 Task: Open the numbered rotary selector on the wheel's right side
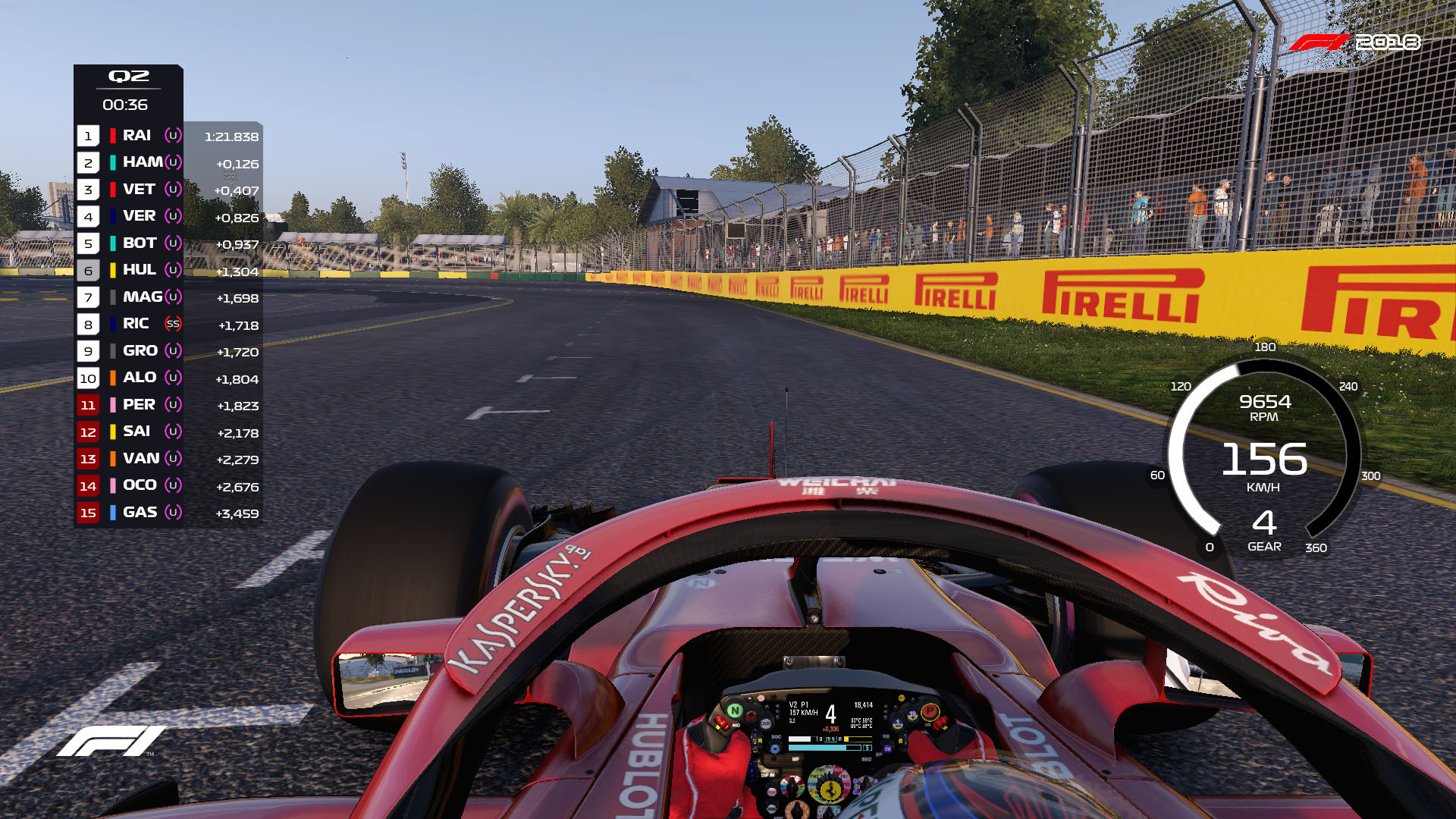click(x=912, y=714)
